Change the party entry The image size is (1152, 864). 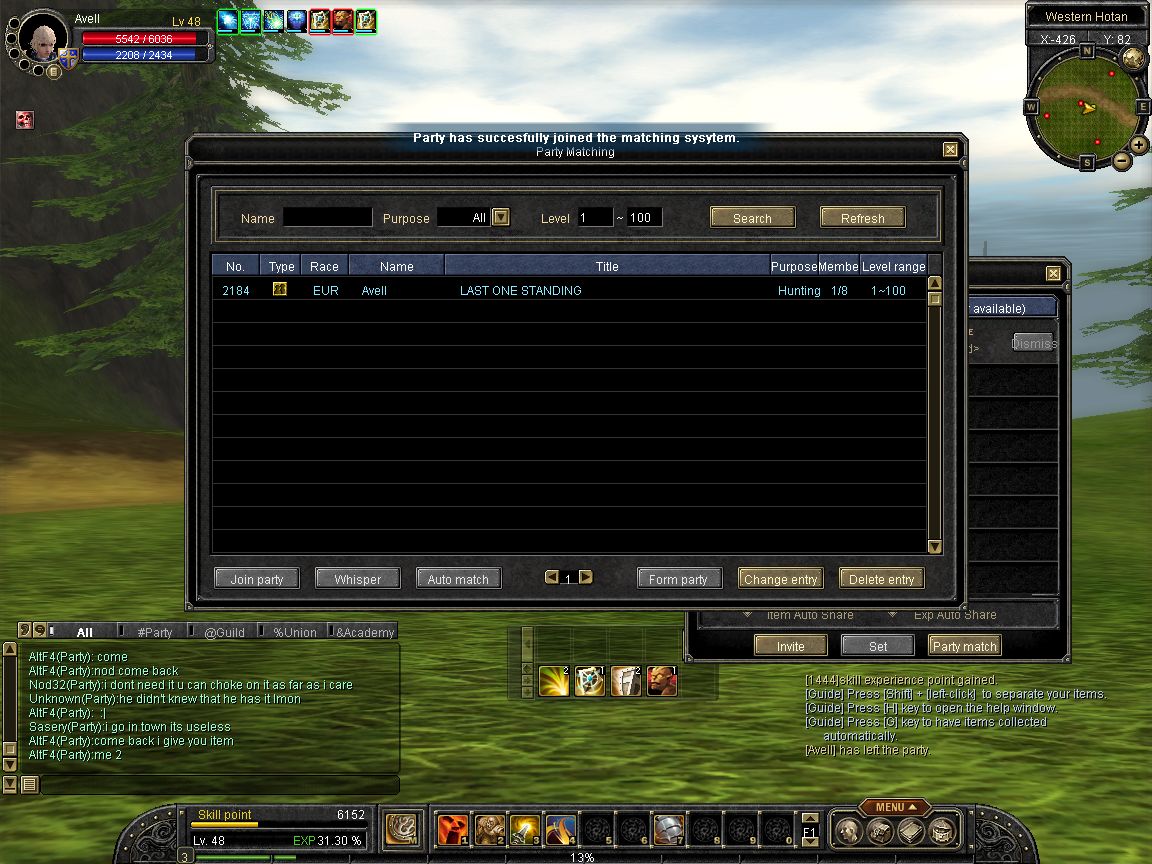(x=780, y=579)
